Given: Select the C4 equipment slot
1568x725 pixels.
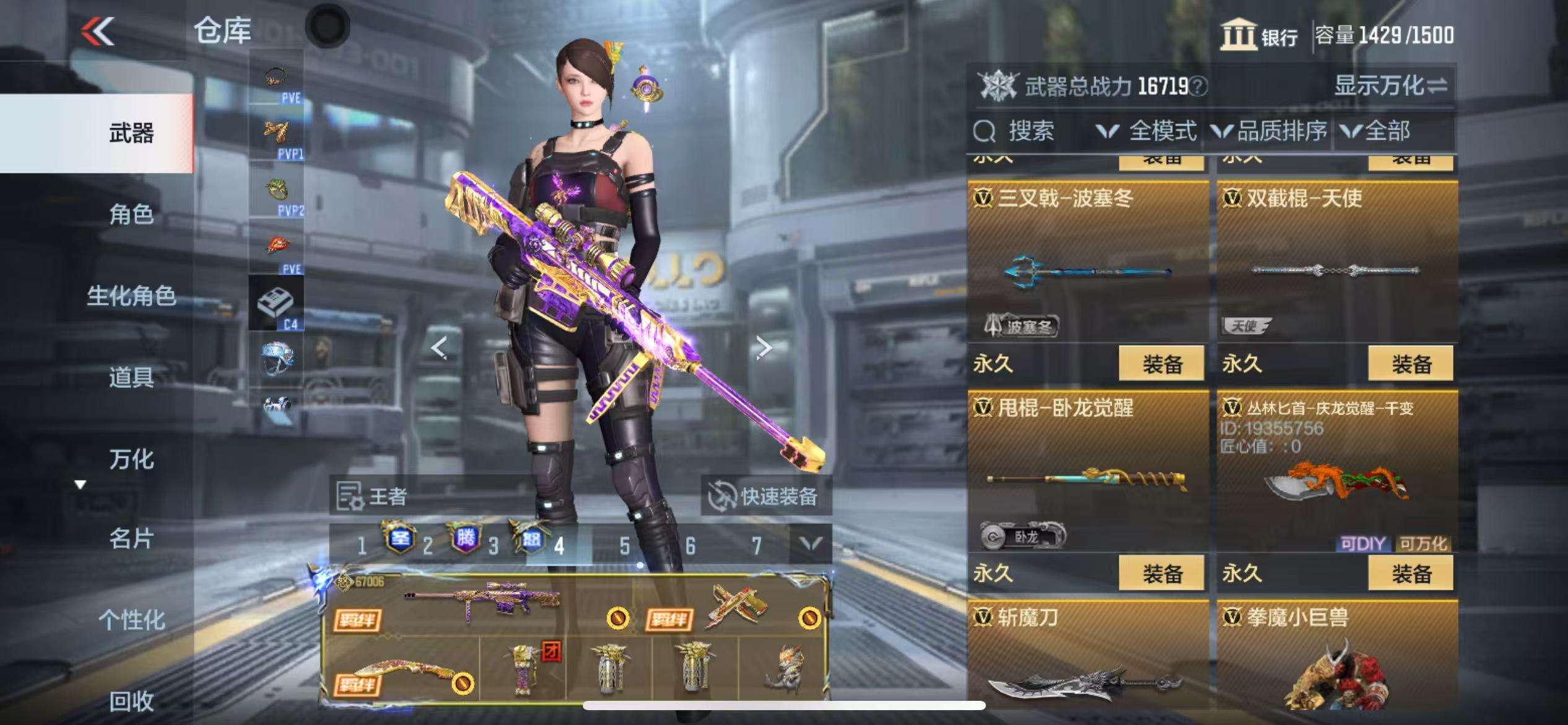Looking at the screenshot, I should pyautogui.click(x=276, y=304).
